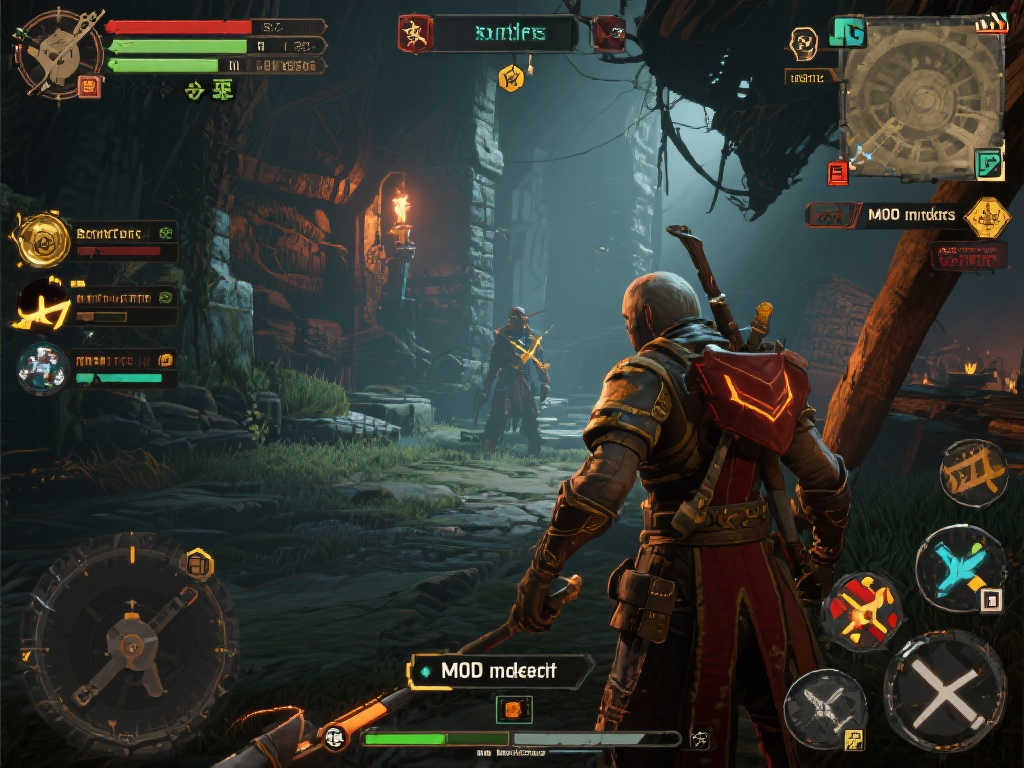Activate the gray dagger skill button

824,708
